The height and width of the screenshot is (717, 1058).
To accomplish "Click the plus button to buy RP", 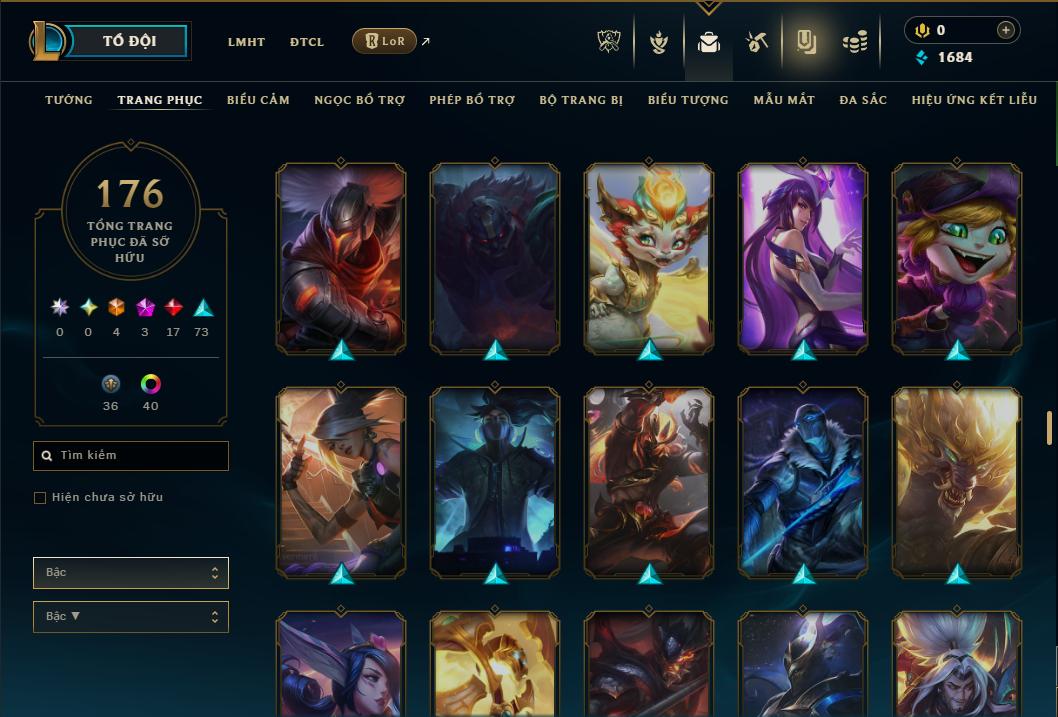I will (x=1006, y=30).
